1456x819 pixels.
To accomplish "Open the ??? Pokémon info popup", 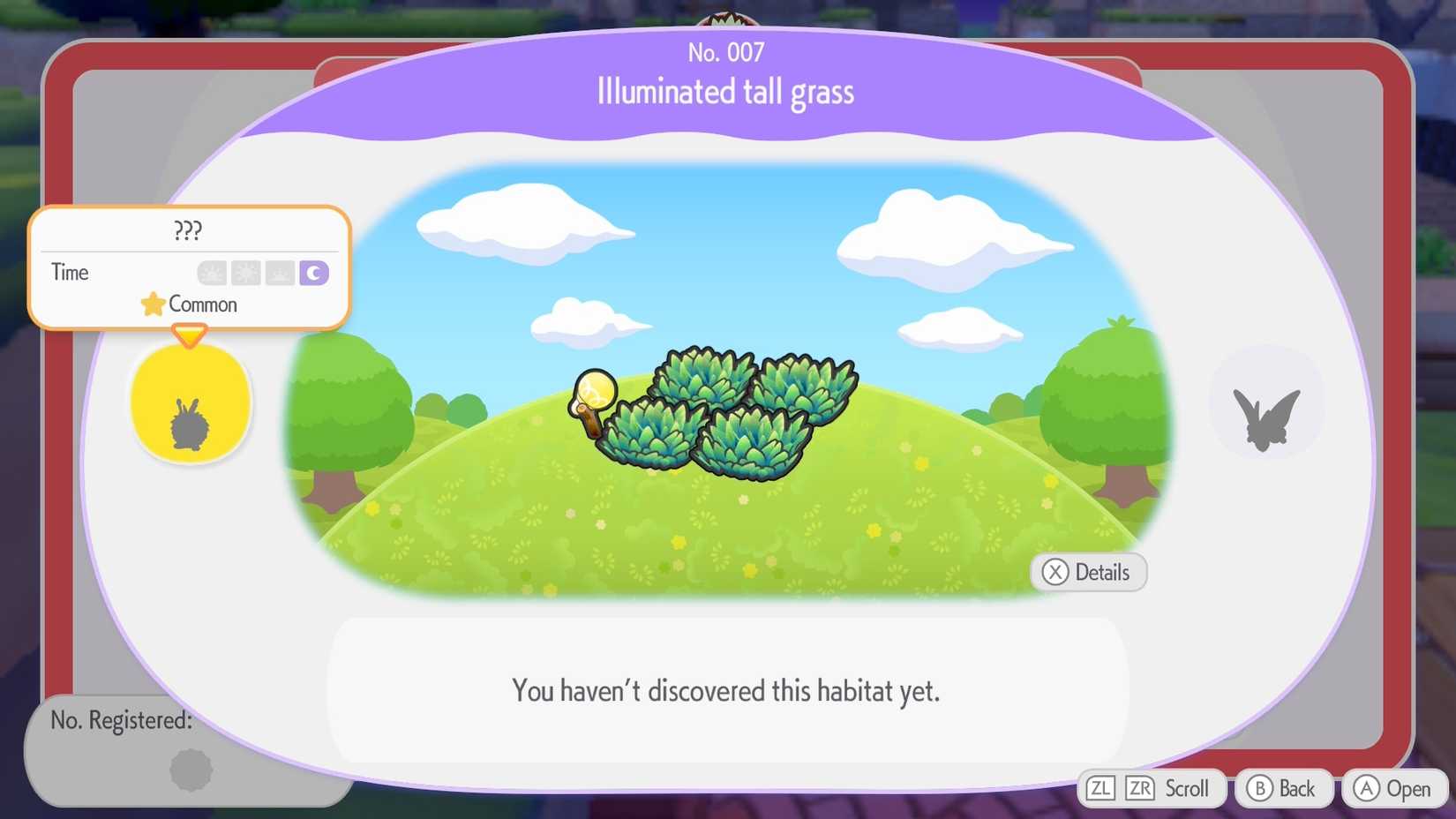I will pos(187,231).
